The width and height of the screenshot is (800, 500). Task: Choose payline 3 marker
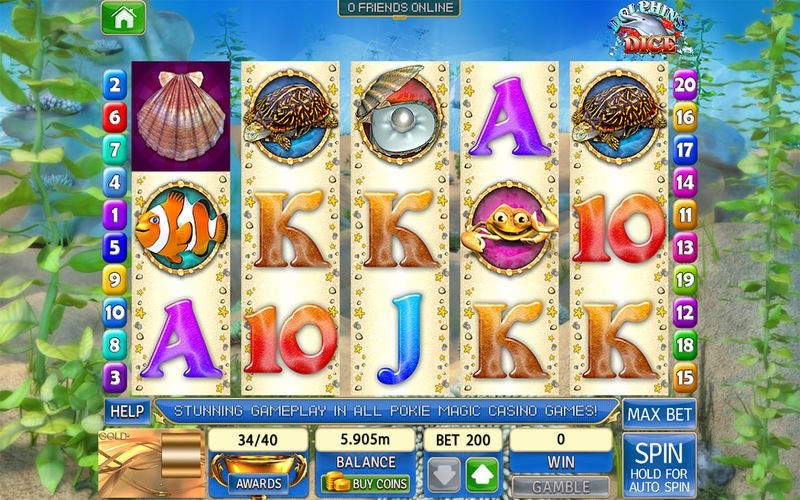click(x=115, y=378)
